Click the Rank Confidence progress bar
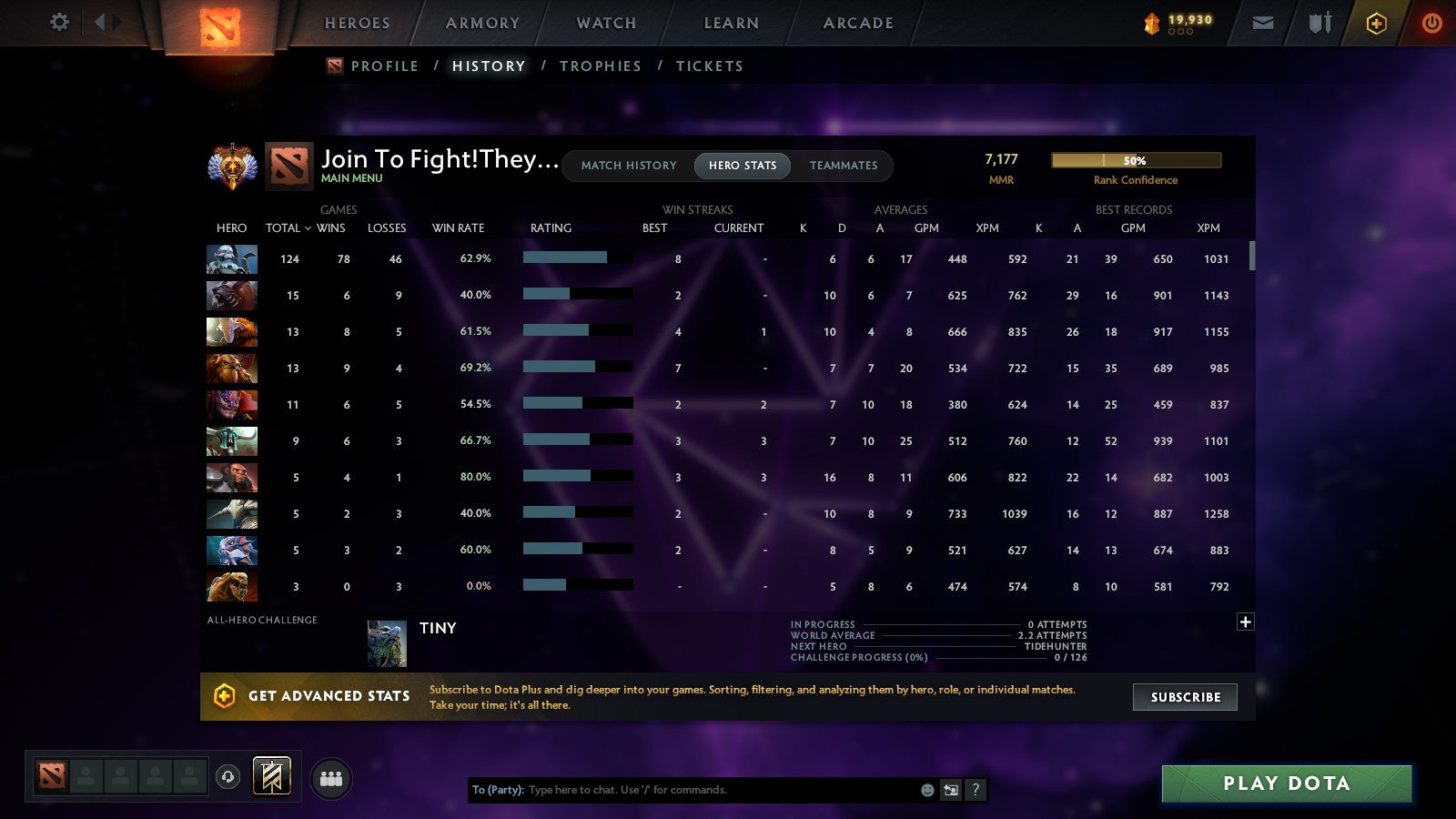The height and width of the screenshot is (819, 1456). click(1136, 159)
